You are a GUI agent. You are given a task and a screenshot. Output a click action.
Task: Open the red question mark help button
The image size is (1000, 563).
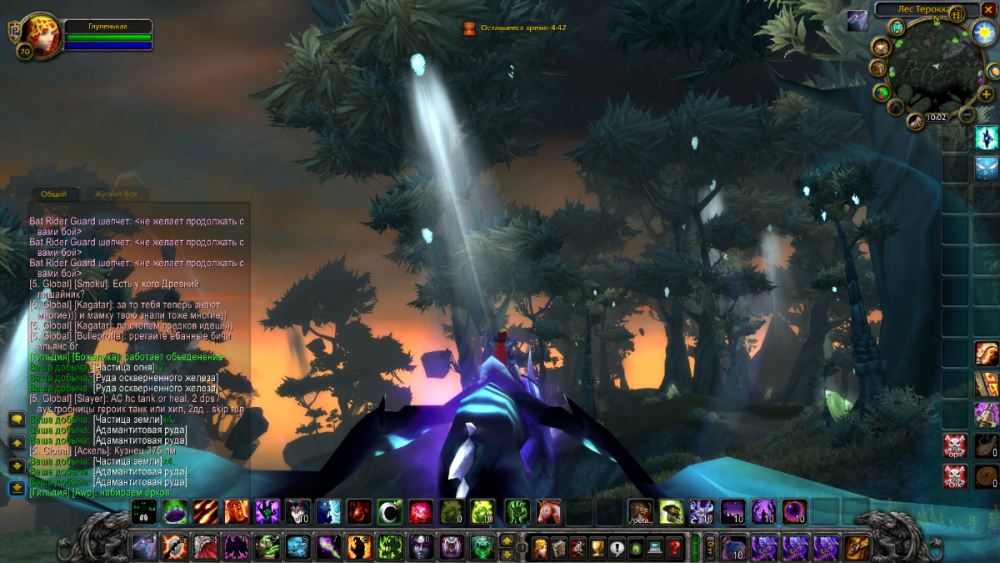[676, 547]
